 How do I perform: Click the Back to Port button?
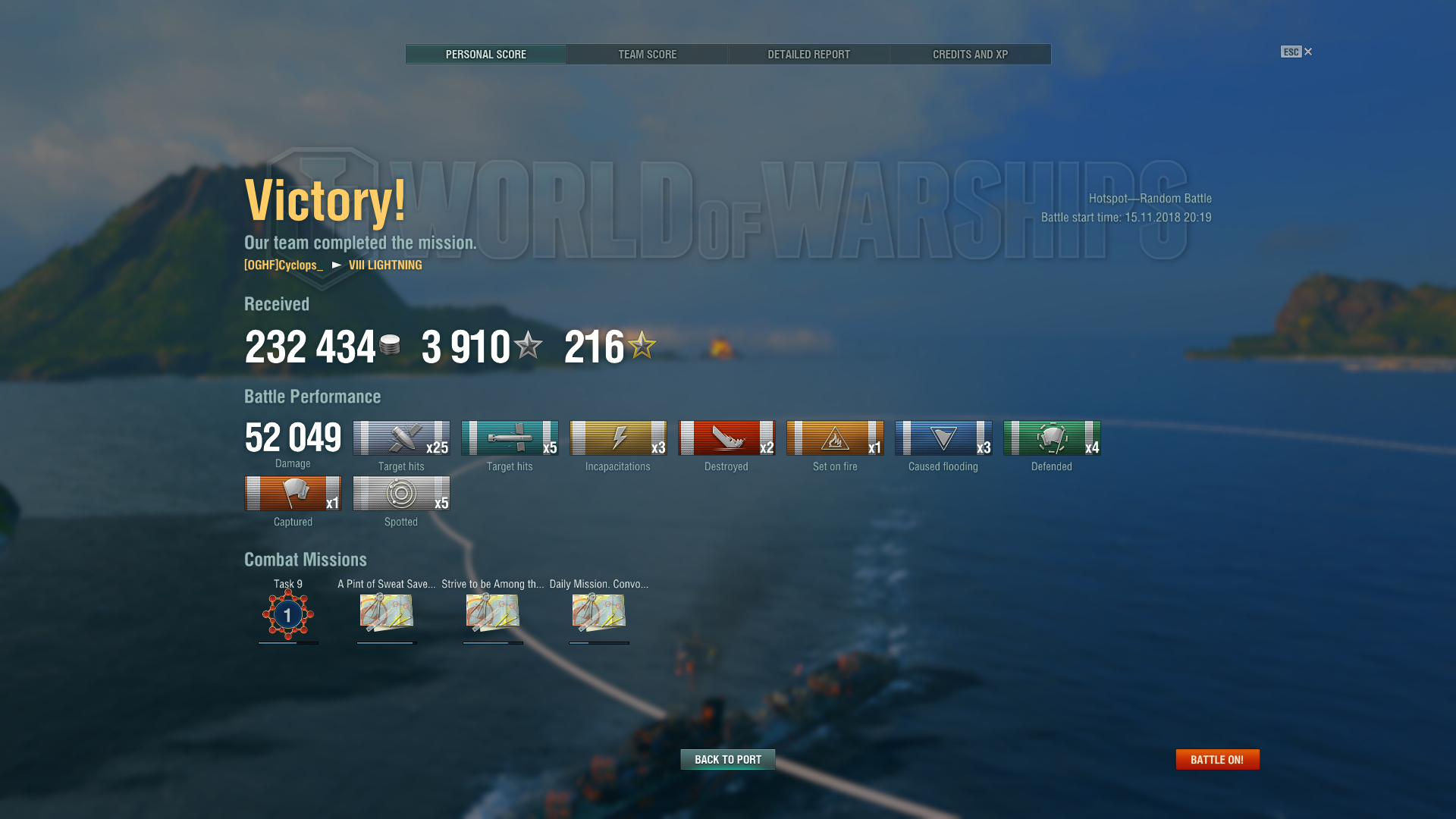[727, 759]
